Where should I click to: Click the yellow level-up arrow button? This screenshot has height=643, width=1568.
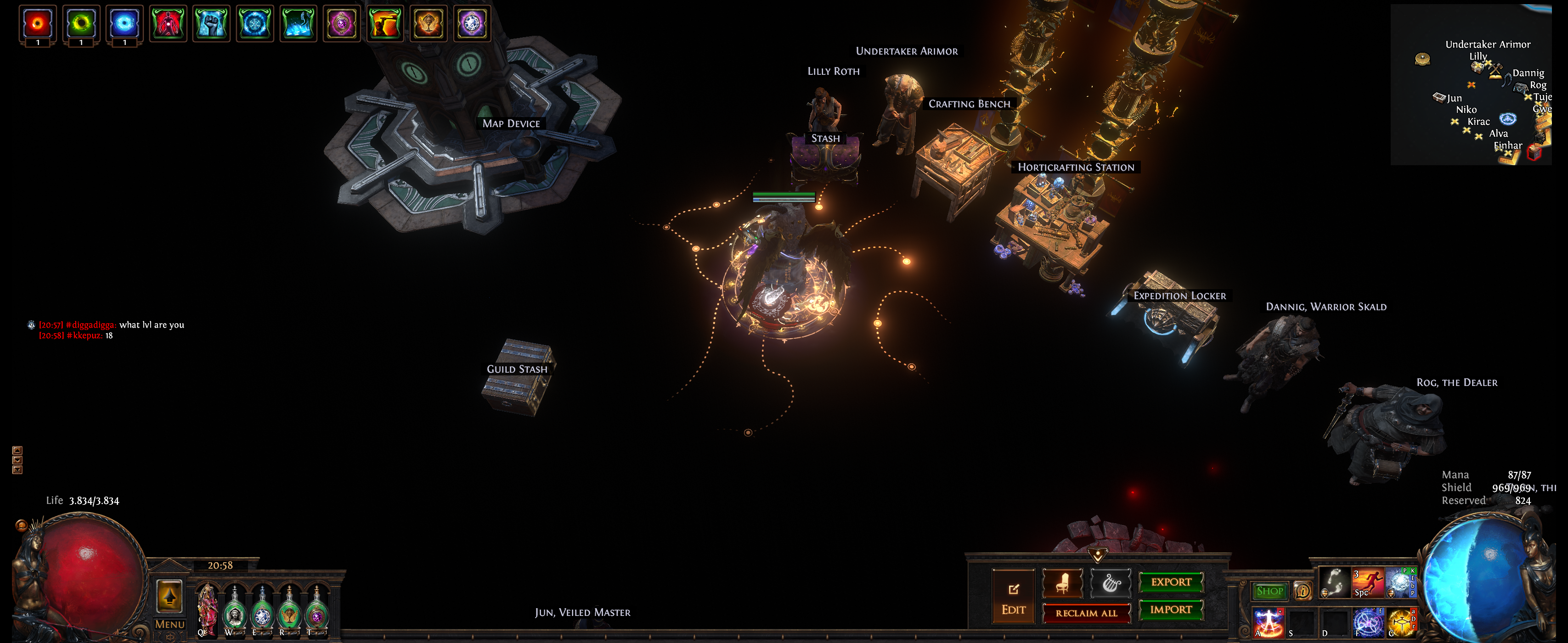point(169,596)
